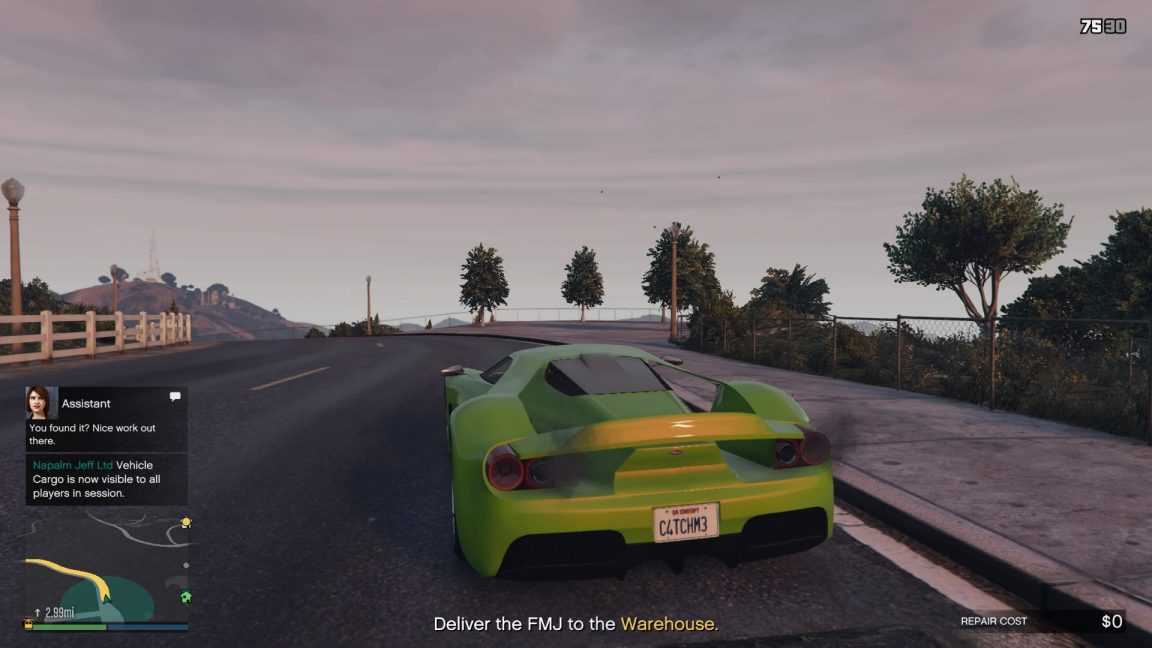Click the speech bubble icon beside Assistant
Image resolution: width=1152 pixels, height=648 pixels.
[175, 397]
